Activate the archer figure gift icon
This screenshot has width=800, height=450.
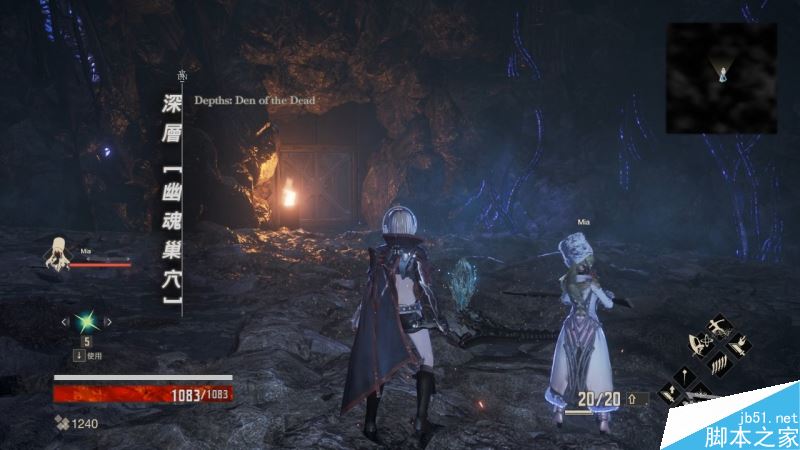(720, 327)
